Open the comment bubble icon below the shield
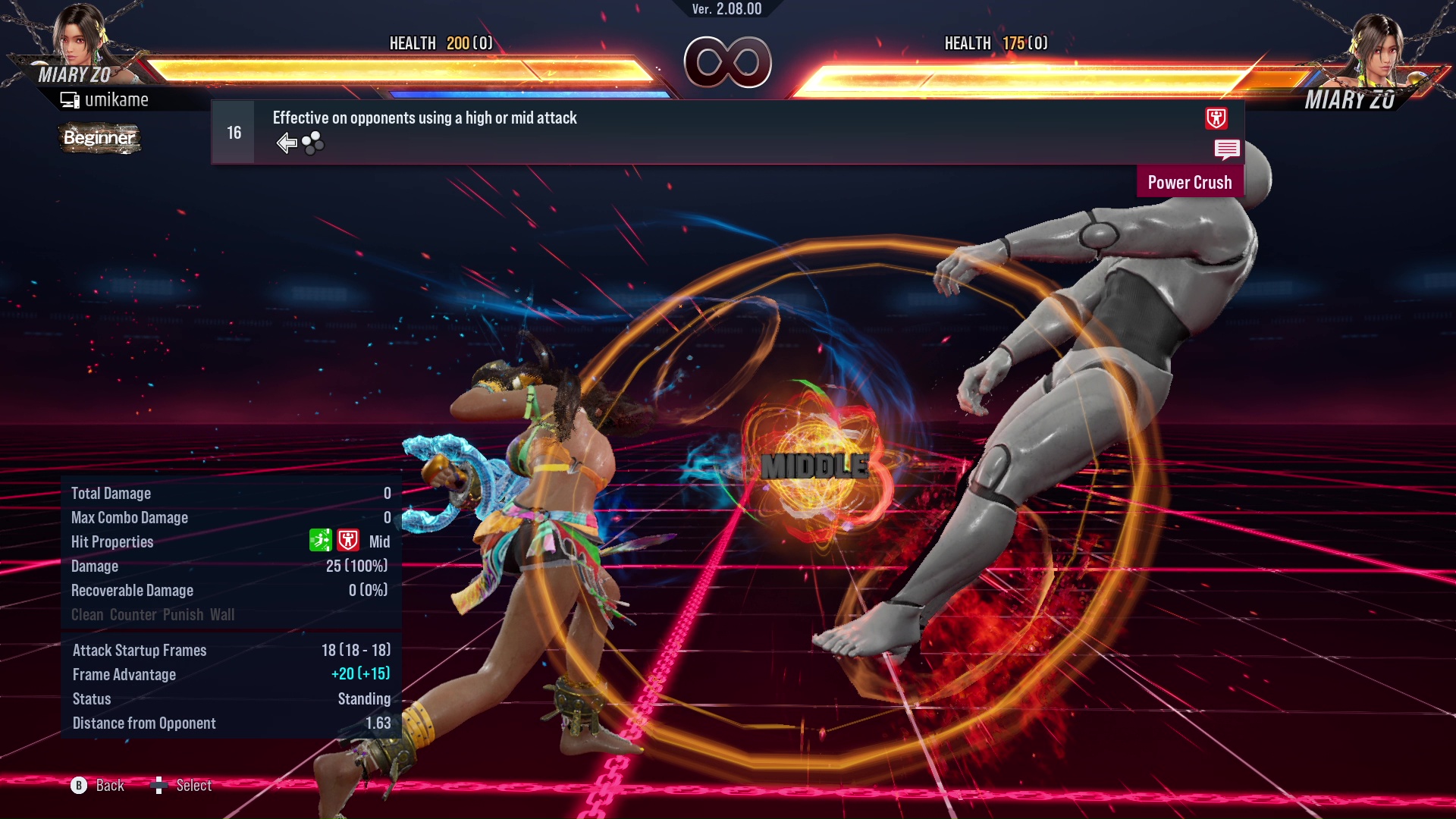The height and width of the screenshot is (819, 1456). pyautogui.click(x=1227, y=150)
